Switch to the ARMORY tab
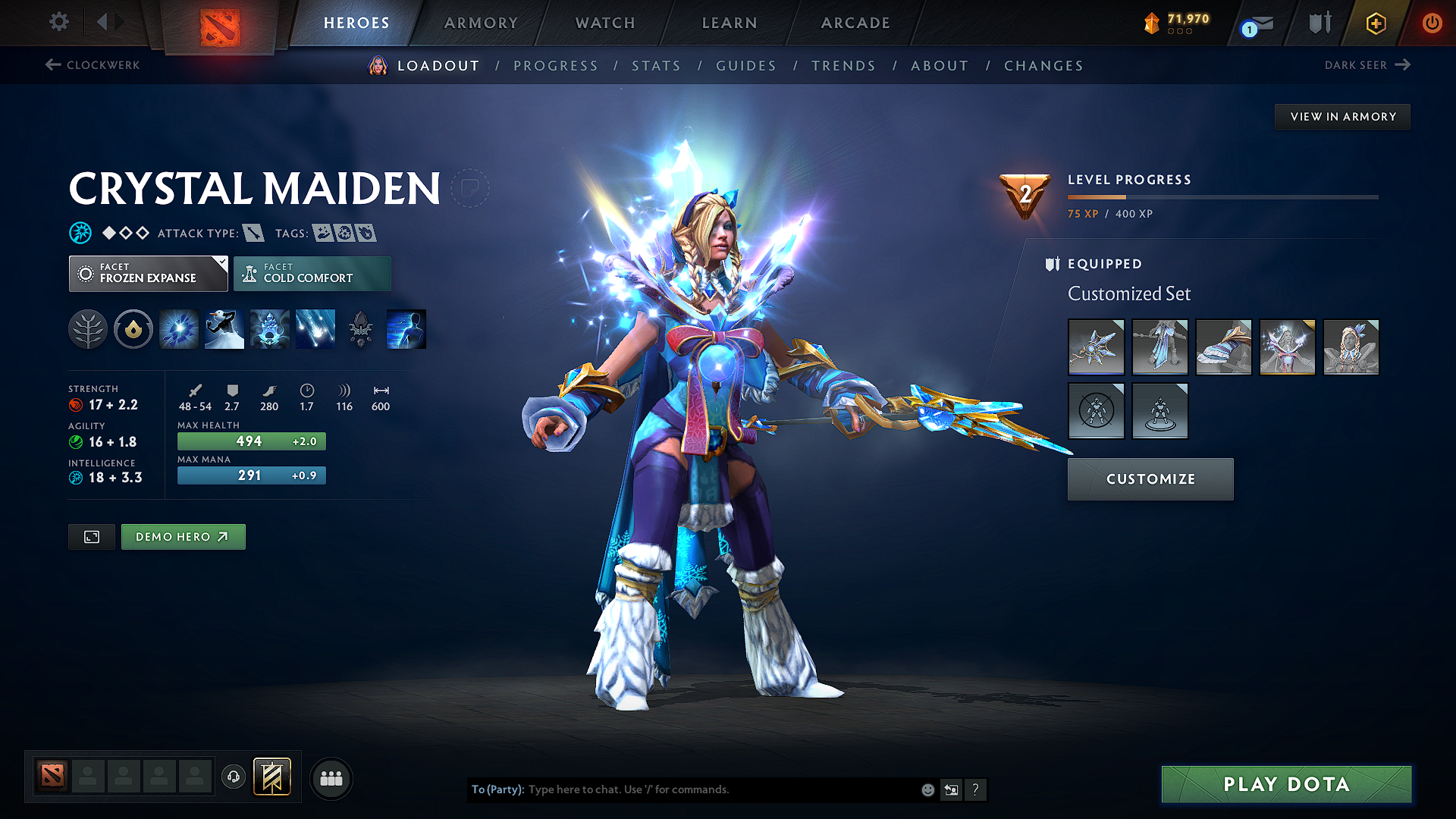1456x819 pixels. (481, 23)
